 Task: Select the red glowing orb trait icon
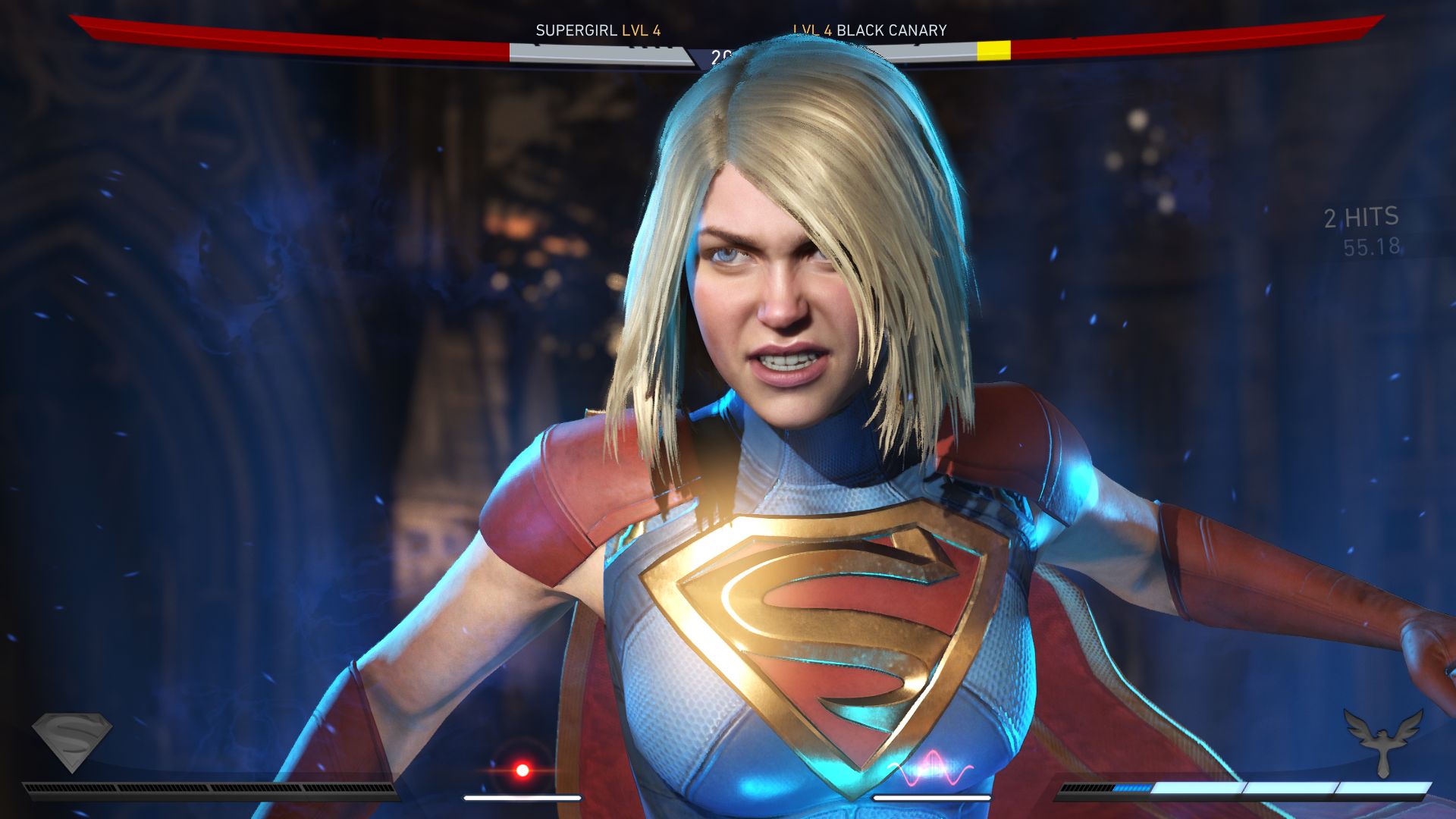tap(522, 770)
